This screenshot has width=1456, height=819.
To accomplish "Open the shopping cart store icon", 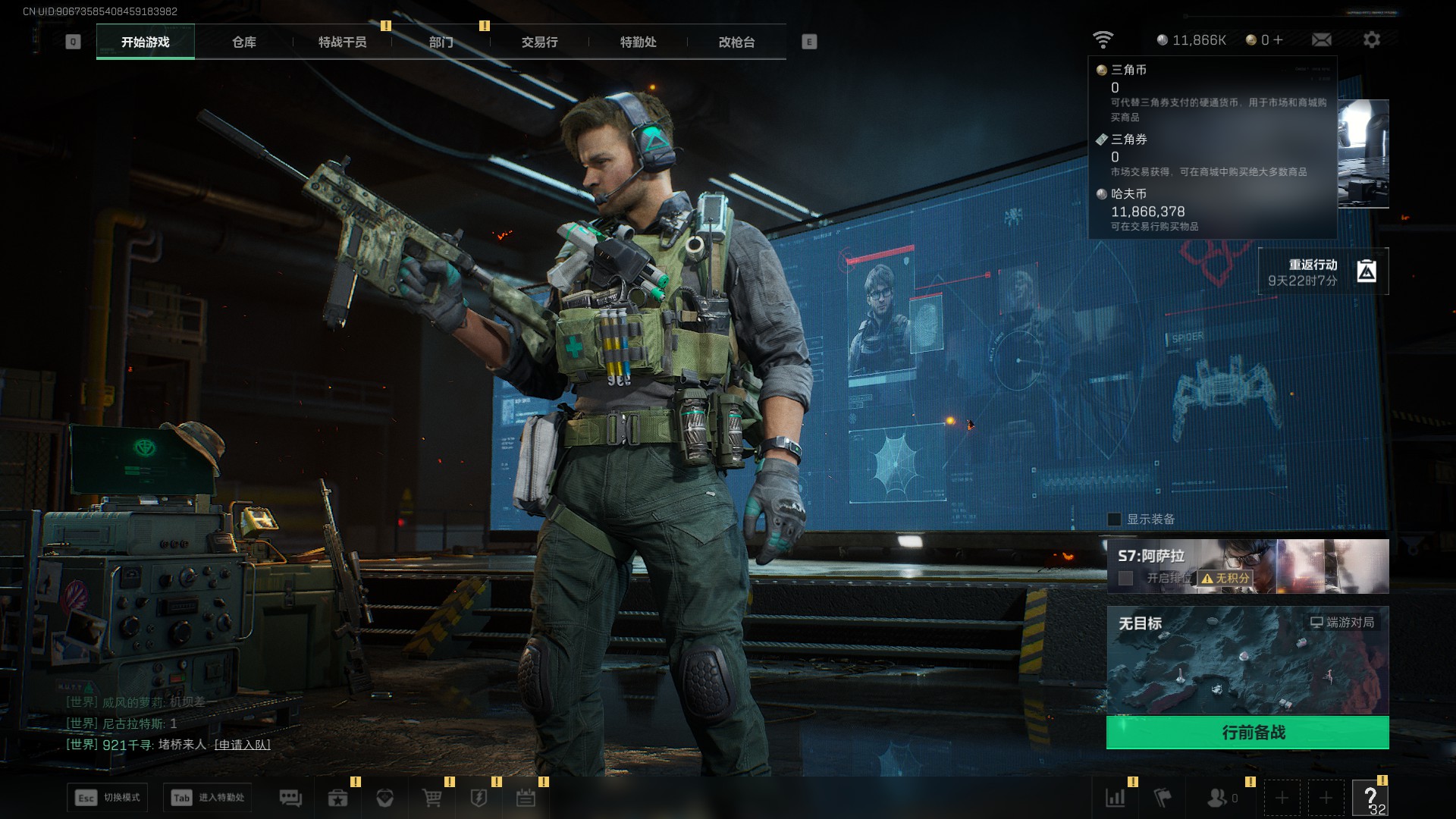I will point(431,798).
